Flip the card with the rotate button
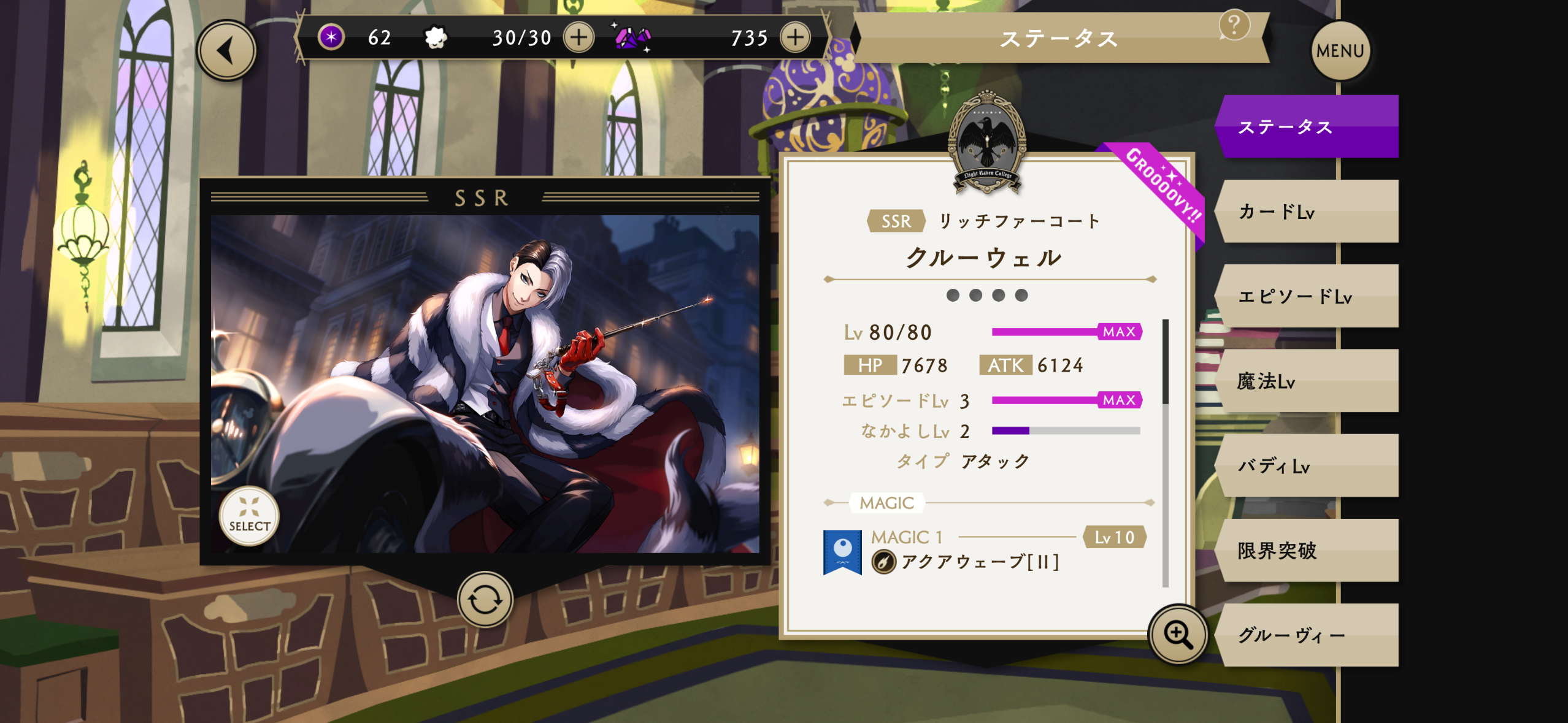The image size is (1568, 723). pos(485,599)
